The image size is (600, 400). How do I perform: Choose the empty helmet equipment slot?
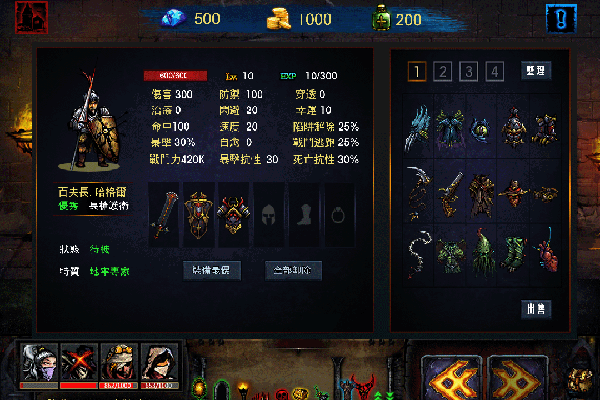click(x=268, y=214)
